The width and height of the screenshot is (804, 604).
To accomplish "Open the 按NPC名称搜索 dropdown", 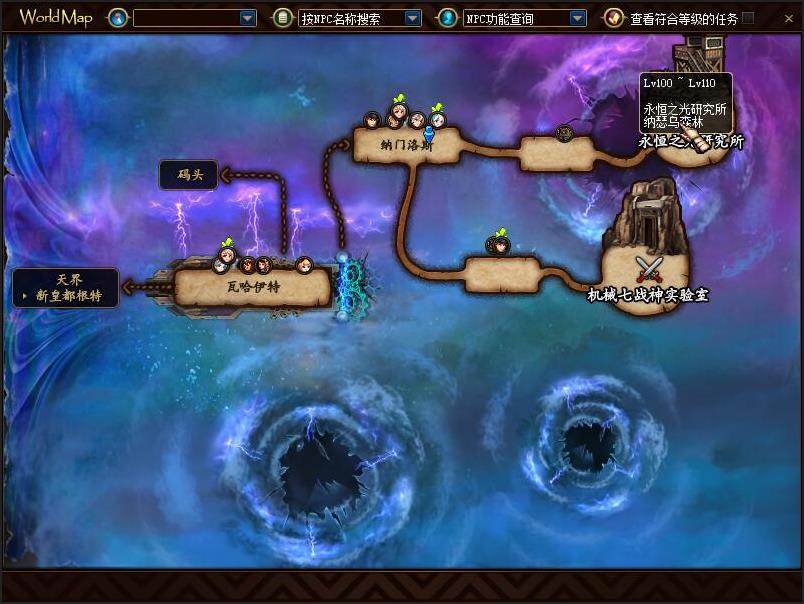I will point(413,18).
